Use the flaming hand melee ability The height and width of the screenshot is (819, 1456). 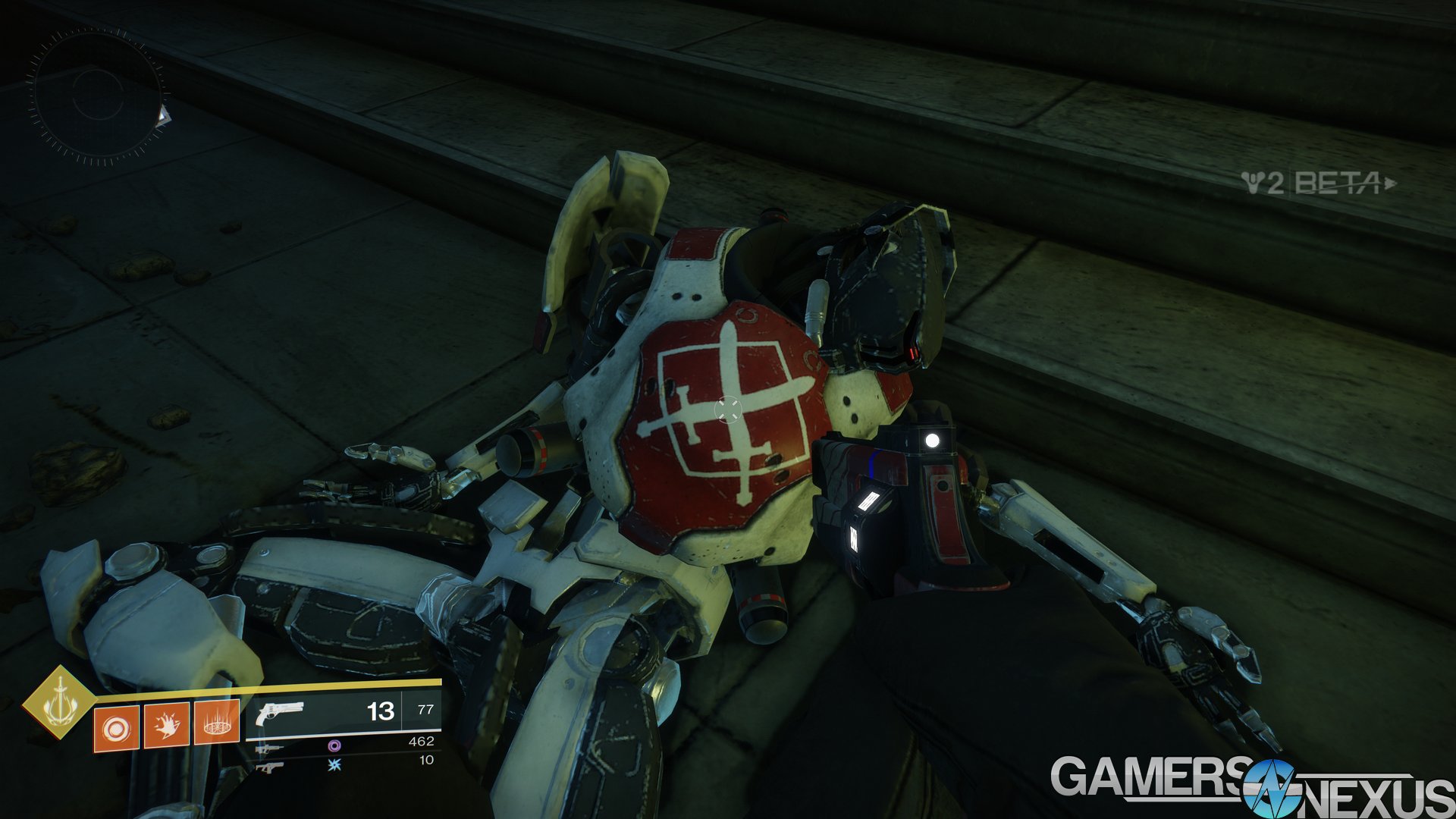click(x=166, y=726)
